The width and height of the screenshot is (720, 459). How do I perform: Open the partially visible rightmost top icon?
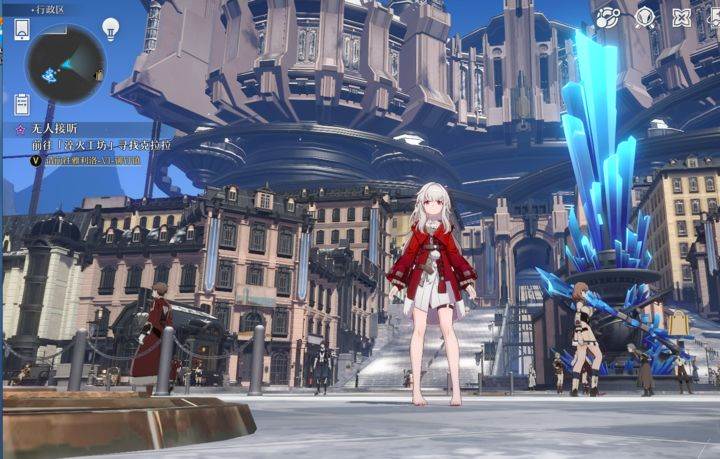714,17
